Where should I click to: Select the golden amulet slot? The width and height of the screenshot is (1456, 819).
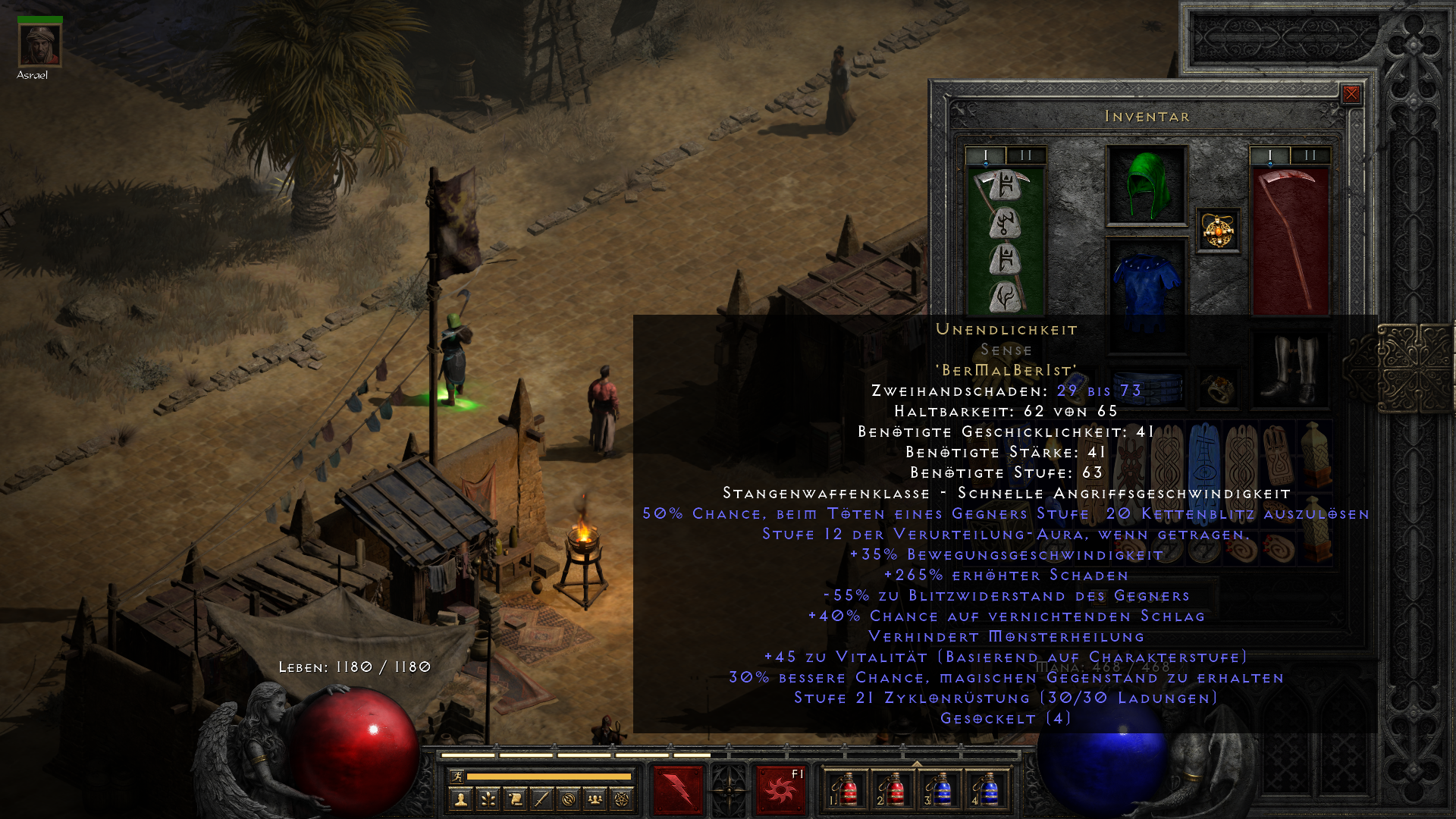click(1218, 231)
